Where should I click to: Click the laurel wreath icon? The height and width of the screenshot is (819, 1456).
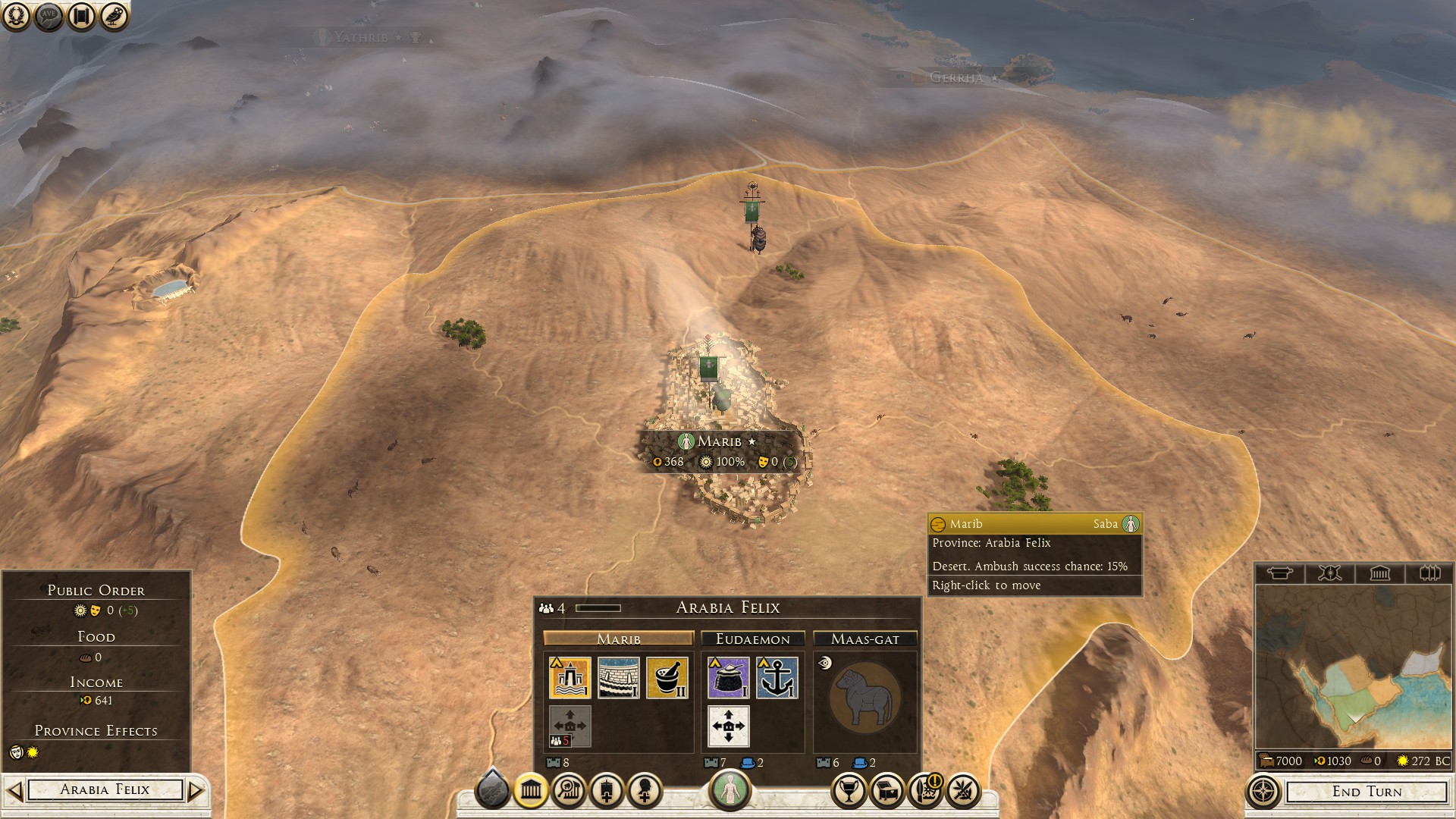(16, 16)
